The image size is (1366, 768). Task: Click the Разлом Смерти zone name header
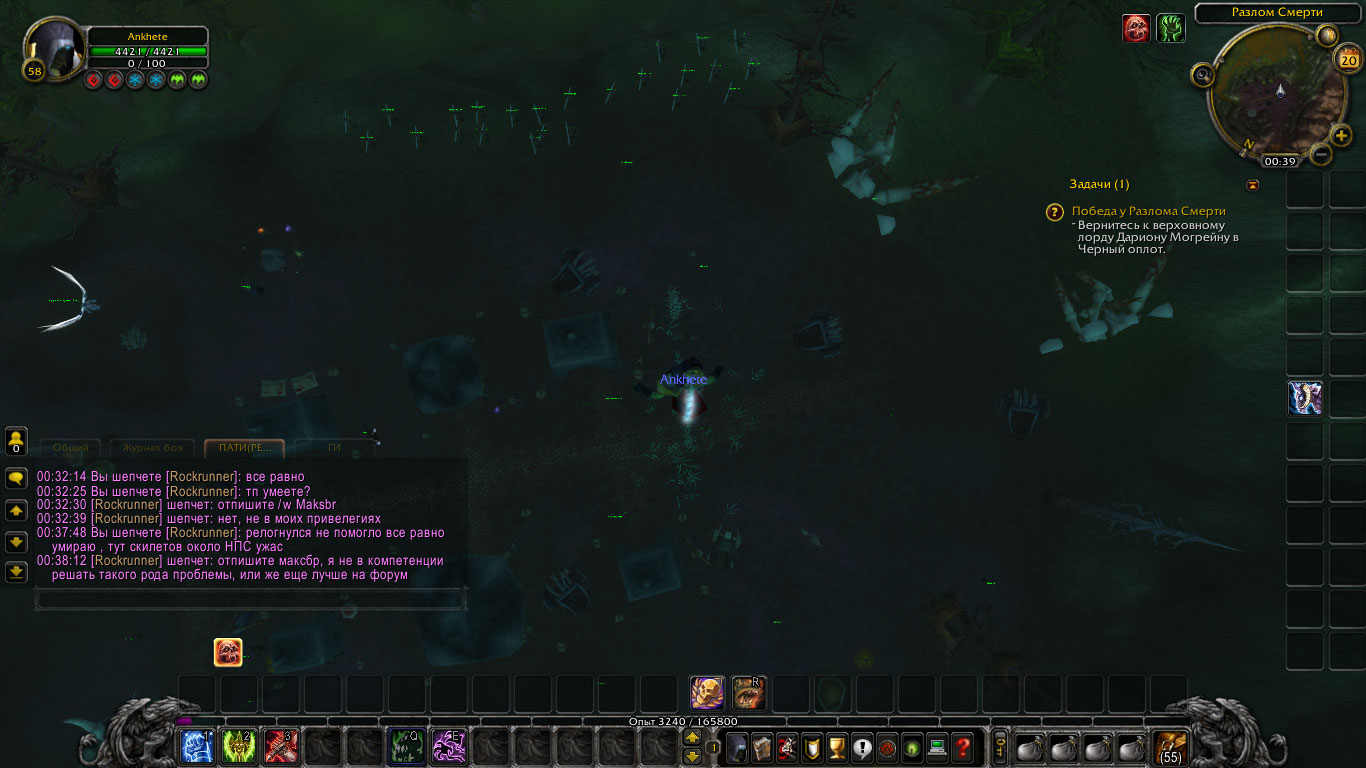coord(1277,13)
